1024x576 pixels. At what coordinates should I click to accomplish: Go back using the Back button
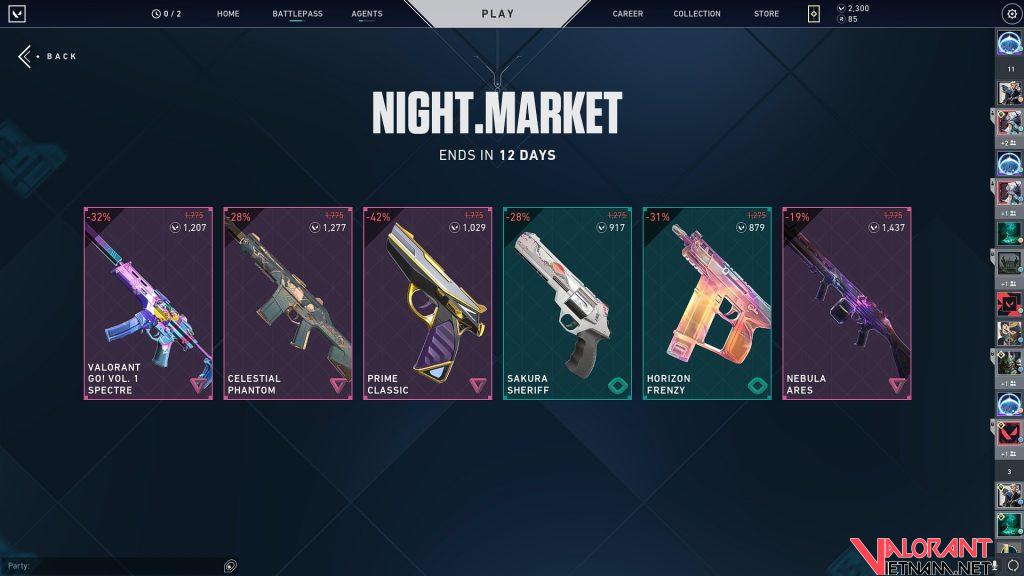click(x=48, y=57)
